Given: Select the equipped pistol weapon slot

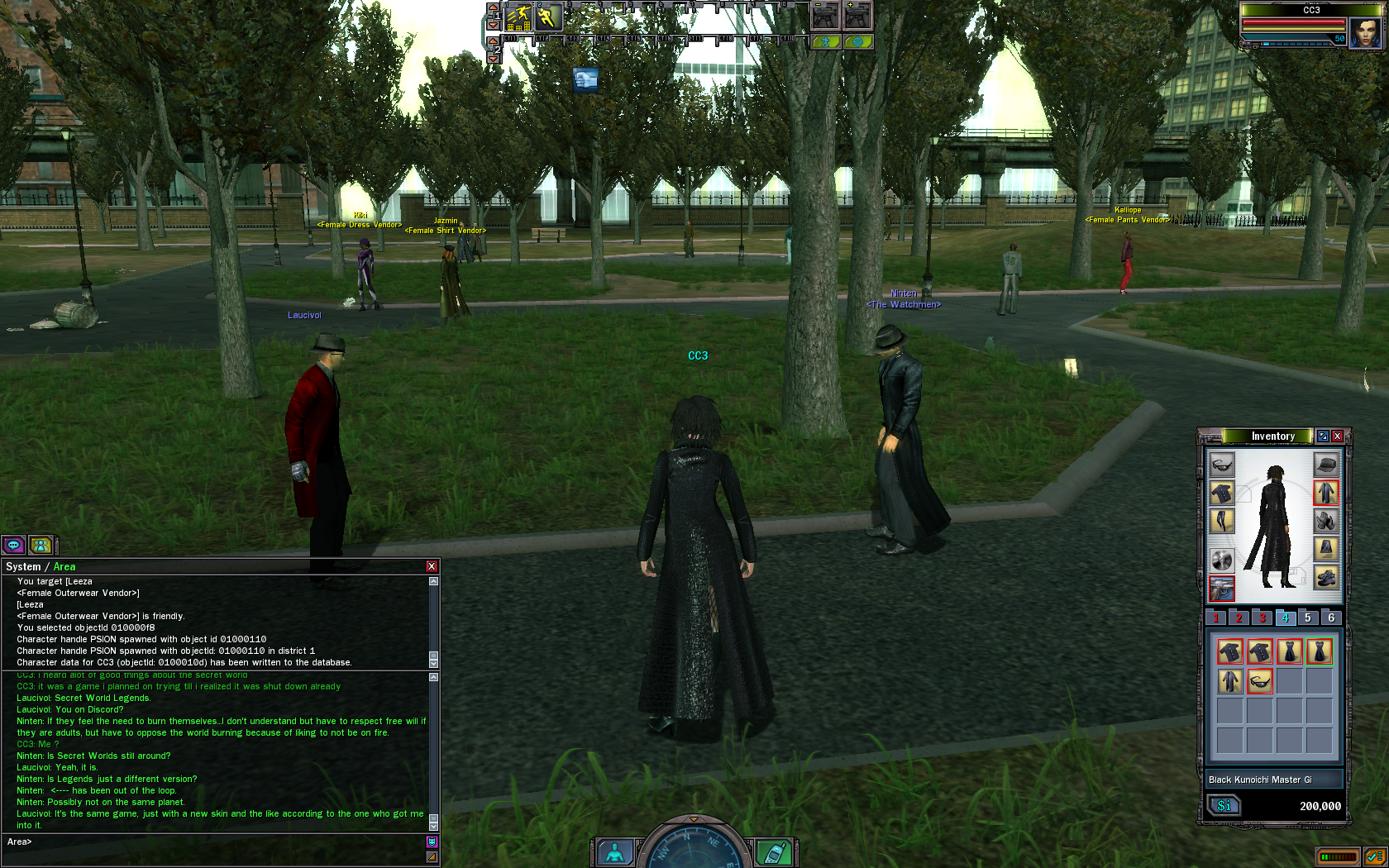Looking at the screenshot, I should tap(1222, 588).
